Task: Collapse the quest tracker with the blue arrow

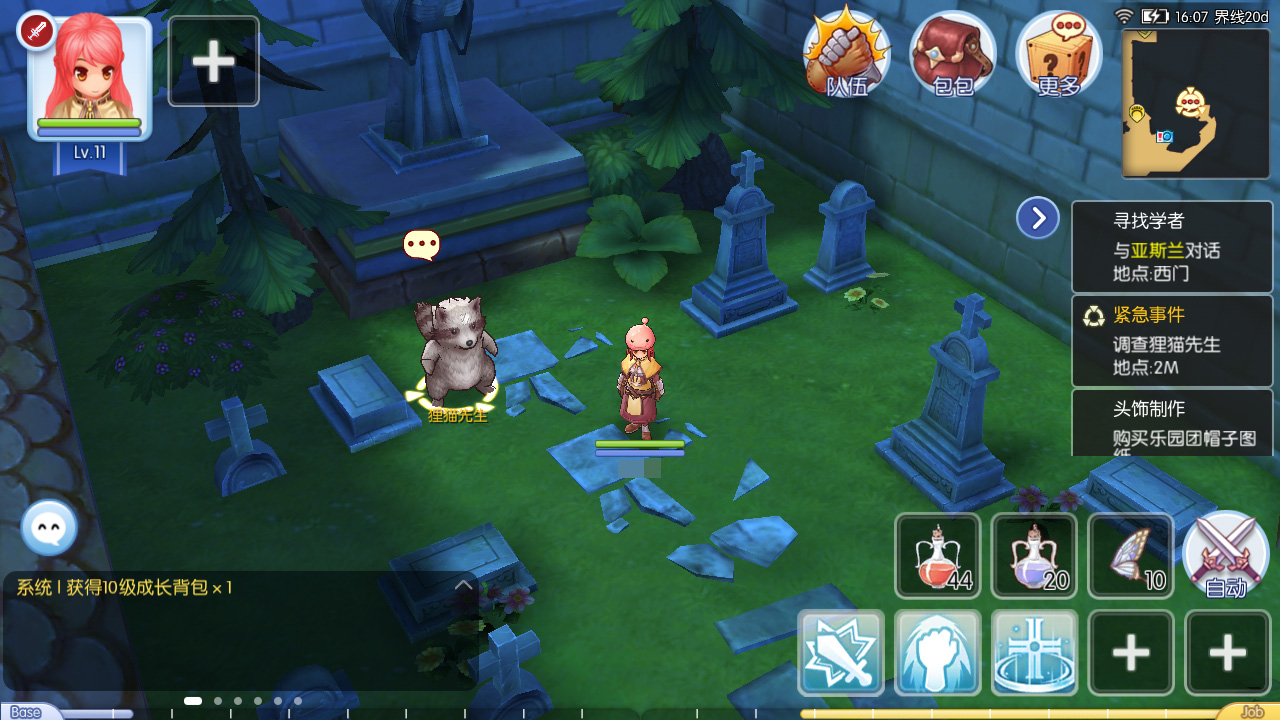Action: (1037, 217)
